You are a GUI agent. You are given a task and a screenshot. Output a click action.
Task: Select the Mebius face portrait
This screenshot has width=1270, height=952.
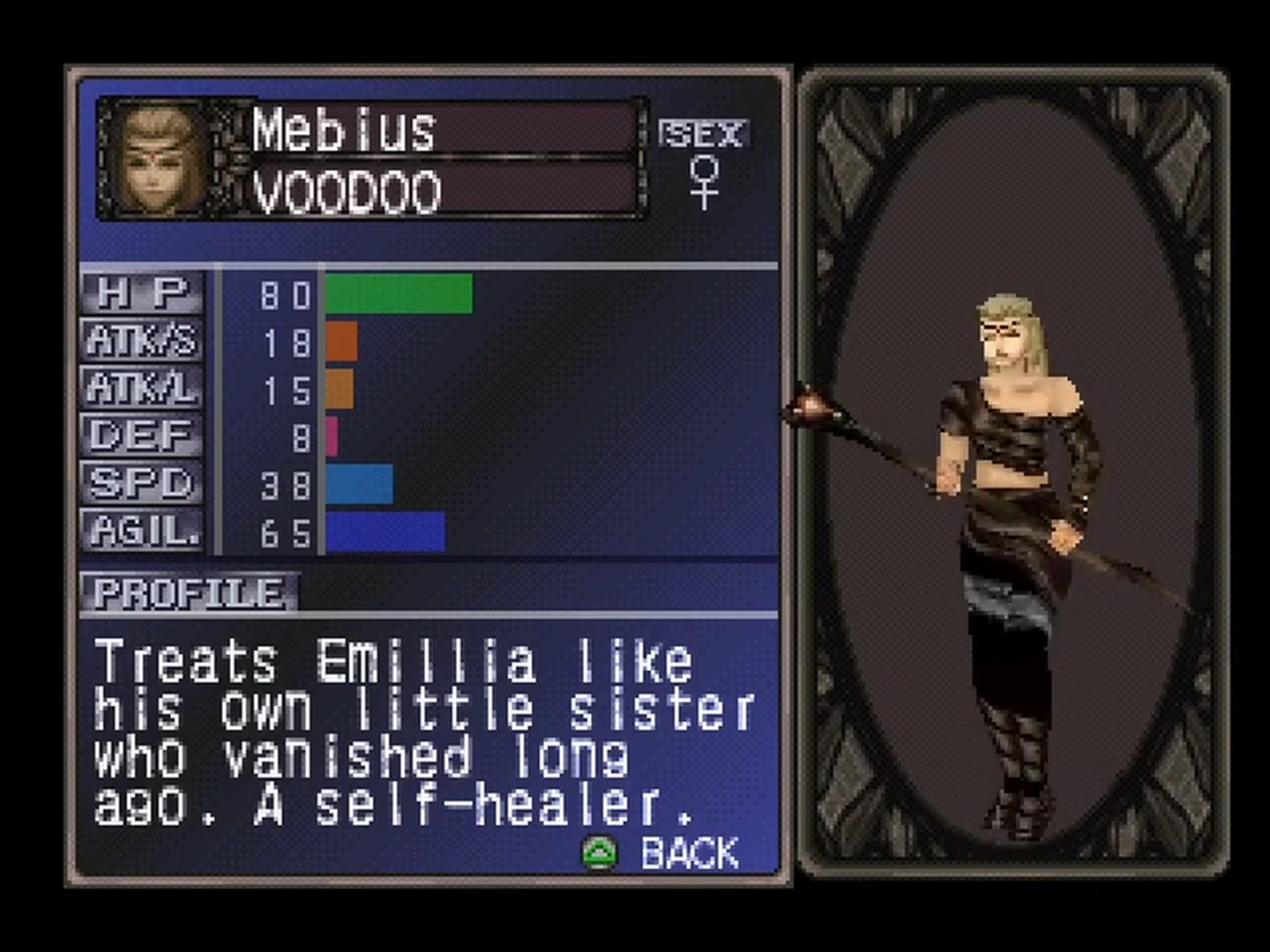pos(161,159)
